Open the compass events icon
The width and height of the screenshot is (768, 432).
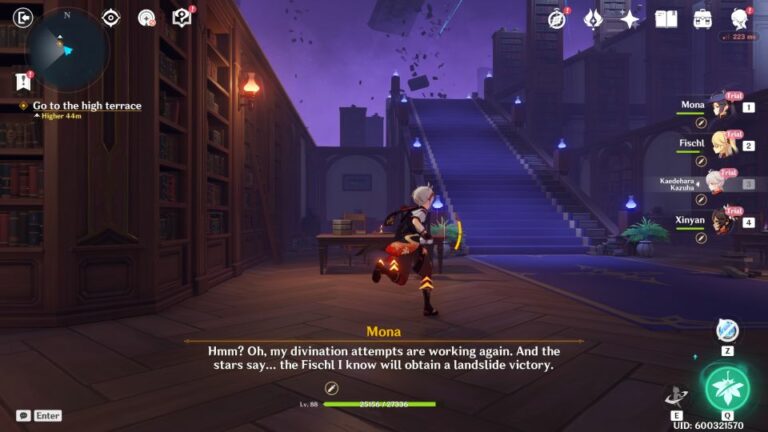click(x=557, y=19)
